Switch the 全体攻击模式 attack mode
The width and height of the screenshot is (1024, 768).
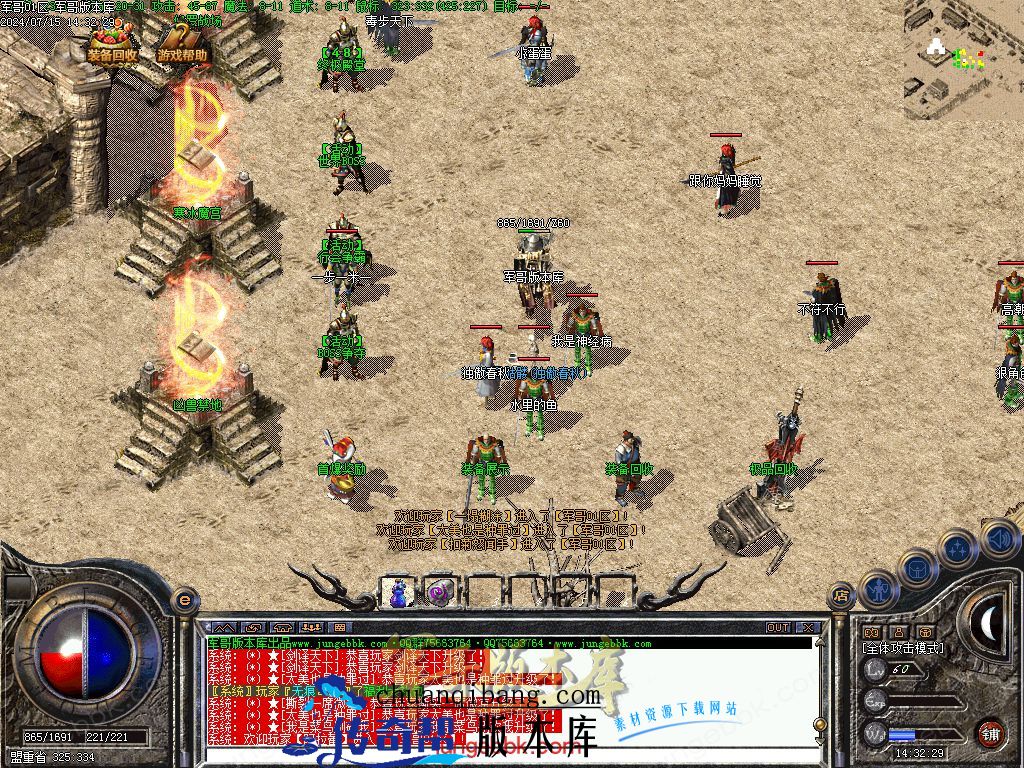(x=902, y=648)
